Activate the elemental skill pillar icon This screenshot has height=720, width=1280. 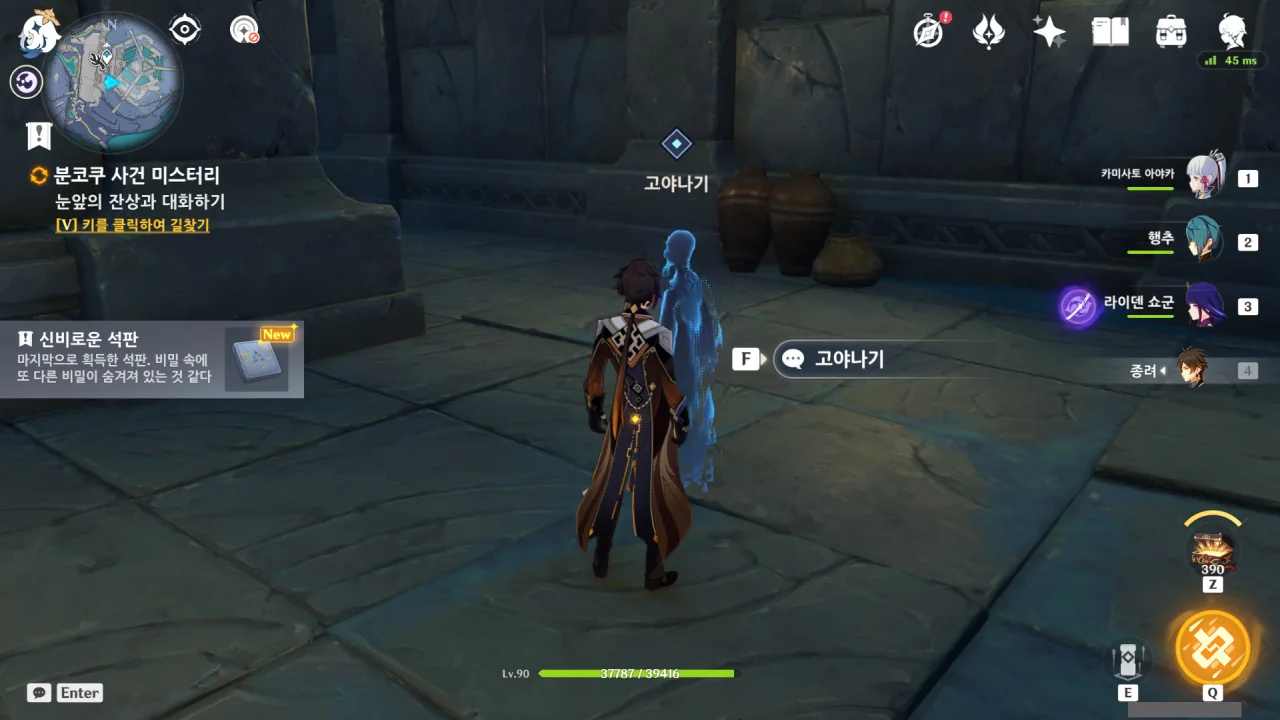point(1128,659)
